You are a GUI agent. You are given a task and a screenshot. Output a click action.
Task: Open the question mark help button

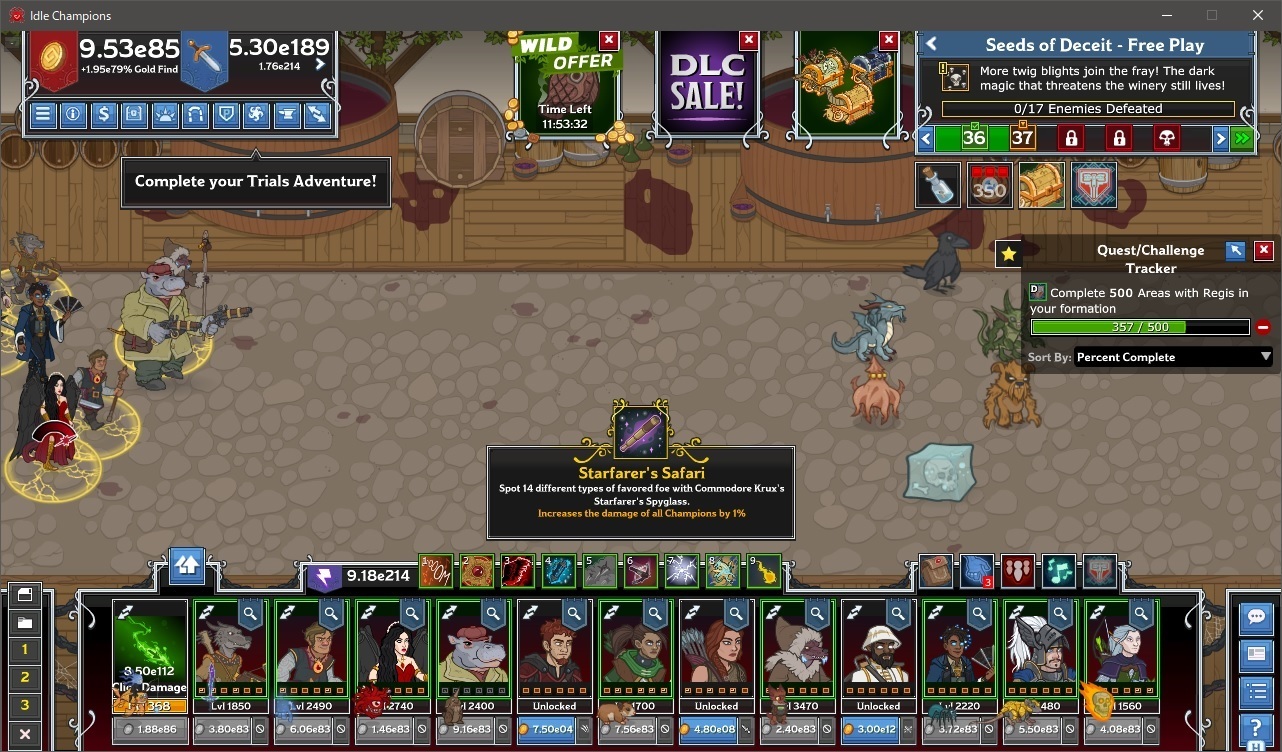pos(1255,729)
